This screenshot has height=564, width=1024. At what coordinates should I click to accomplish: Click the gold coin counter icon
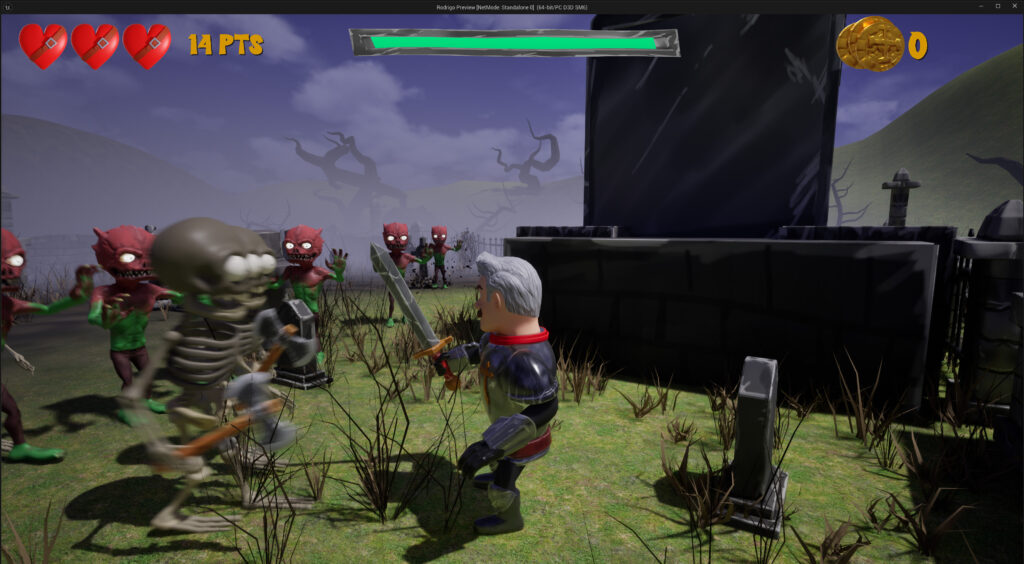click(x=869, y=43)
